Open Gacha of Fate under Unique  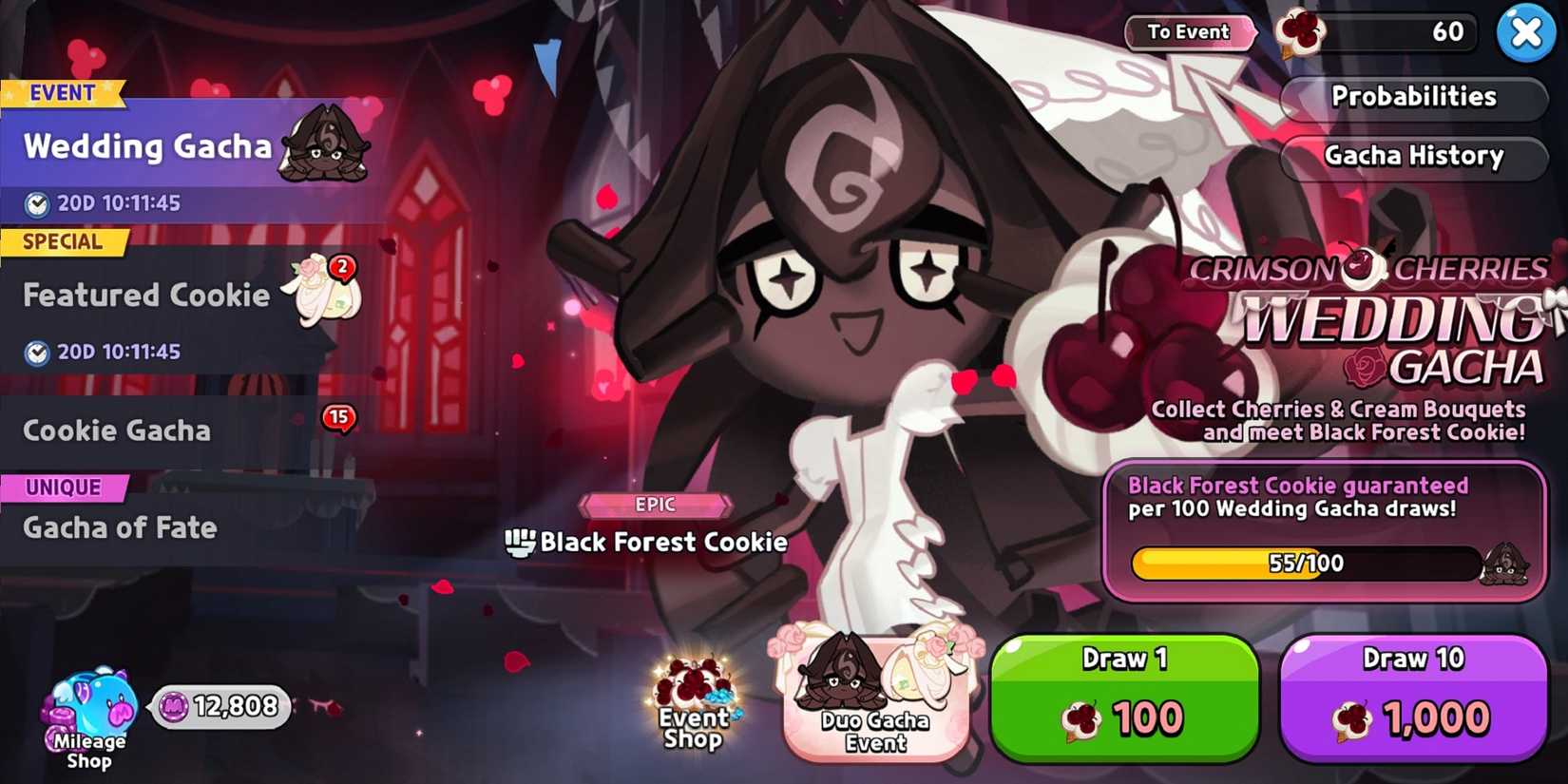[x=120, y=528]
